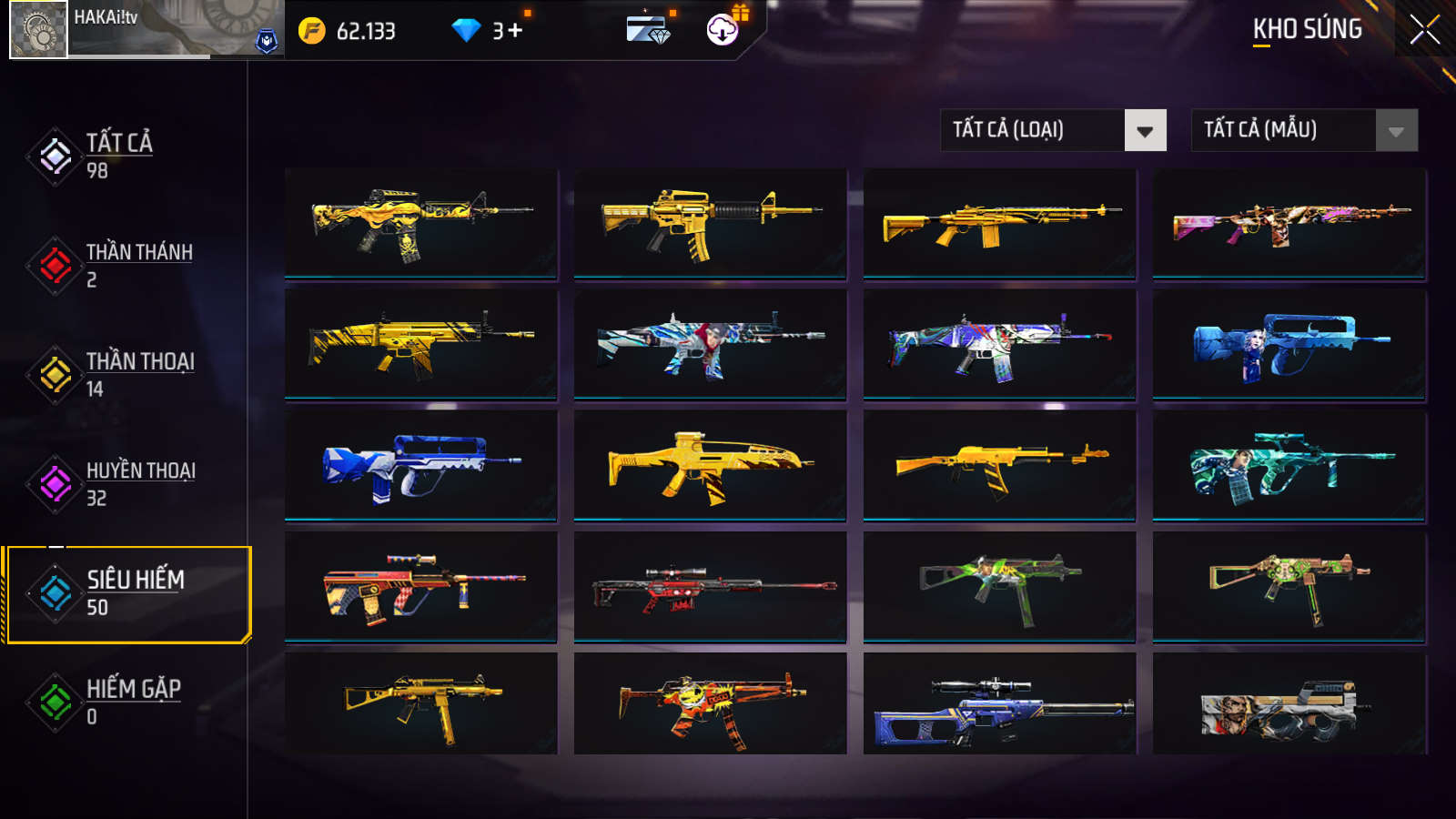View the blue and white FAMAS skin
Screen dimensions: 1456x819
tap(420, 465)
